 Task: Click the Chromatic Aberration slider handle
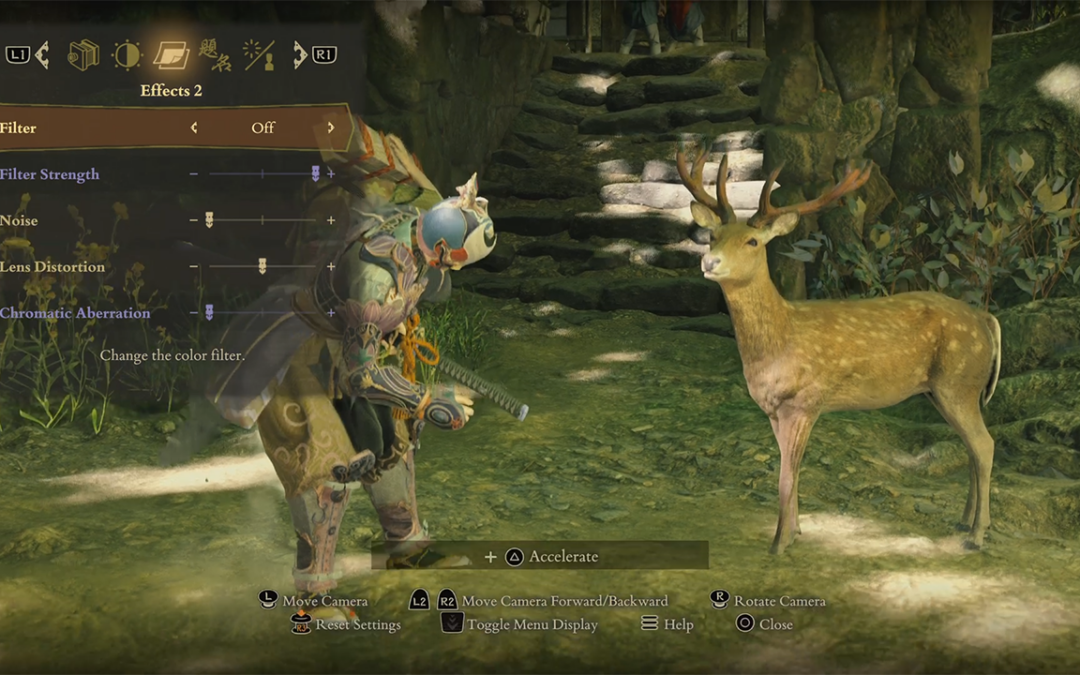[x=209, y=312]
